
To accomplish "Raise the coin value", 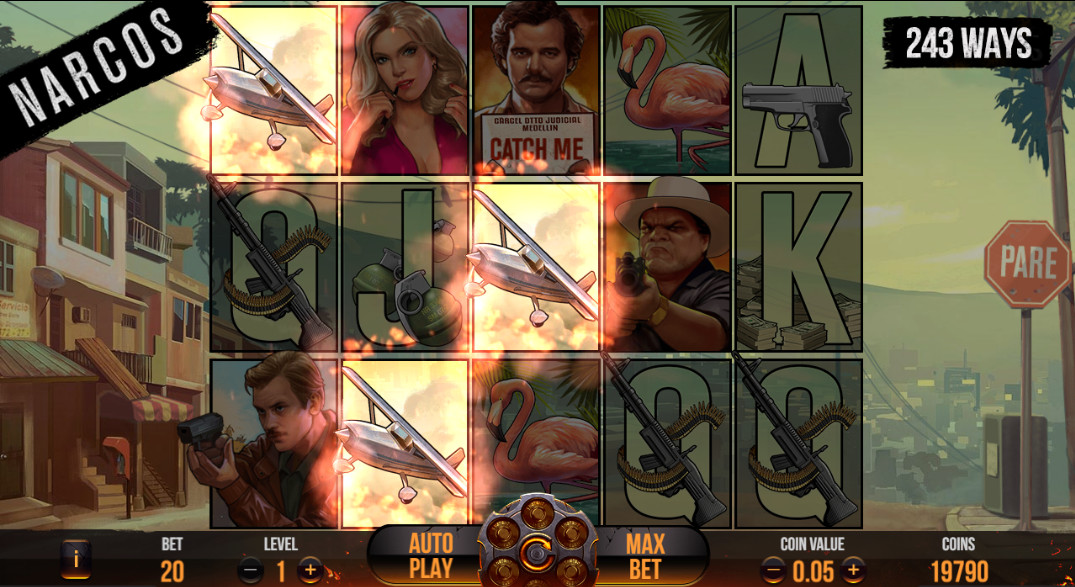I will pos(852,571).
